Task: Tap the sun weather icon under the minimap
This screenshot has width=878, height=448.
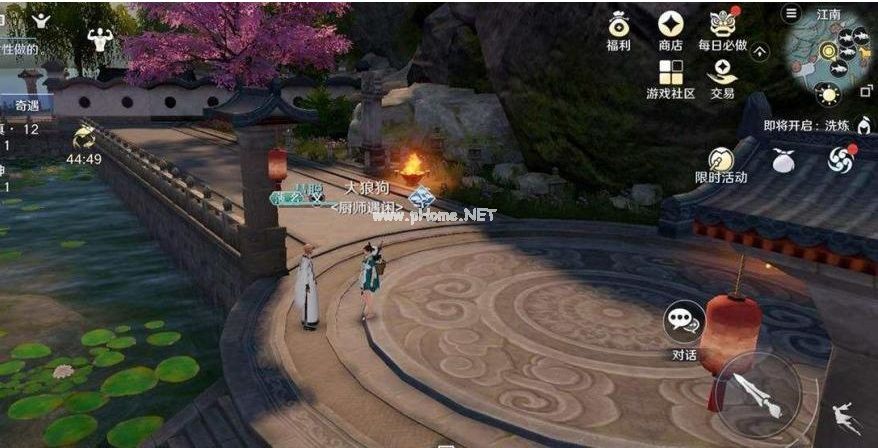Action: pos(827,95)
